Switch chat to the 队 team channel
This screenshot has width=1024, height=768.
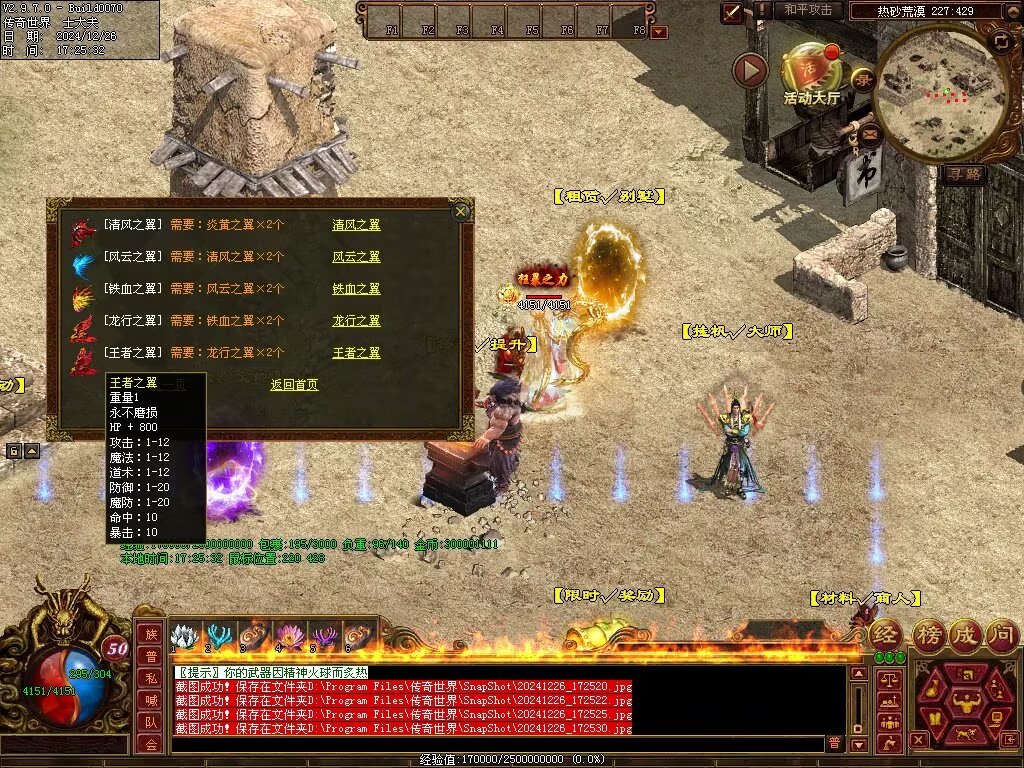149,722
